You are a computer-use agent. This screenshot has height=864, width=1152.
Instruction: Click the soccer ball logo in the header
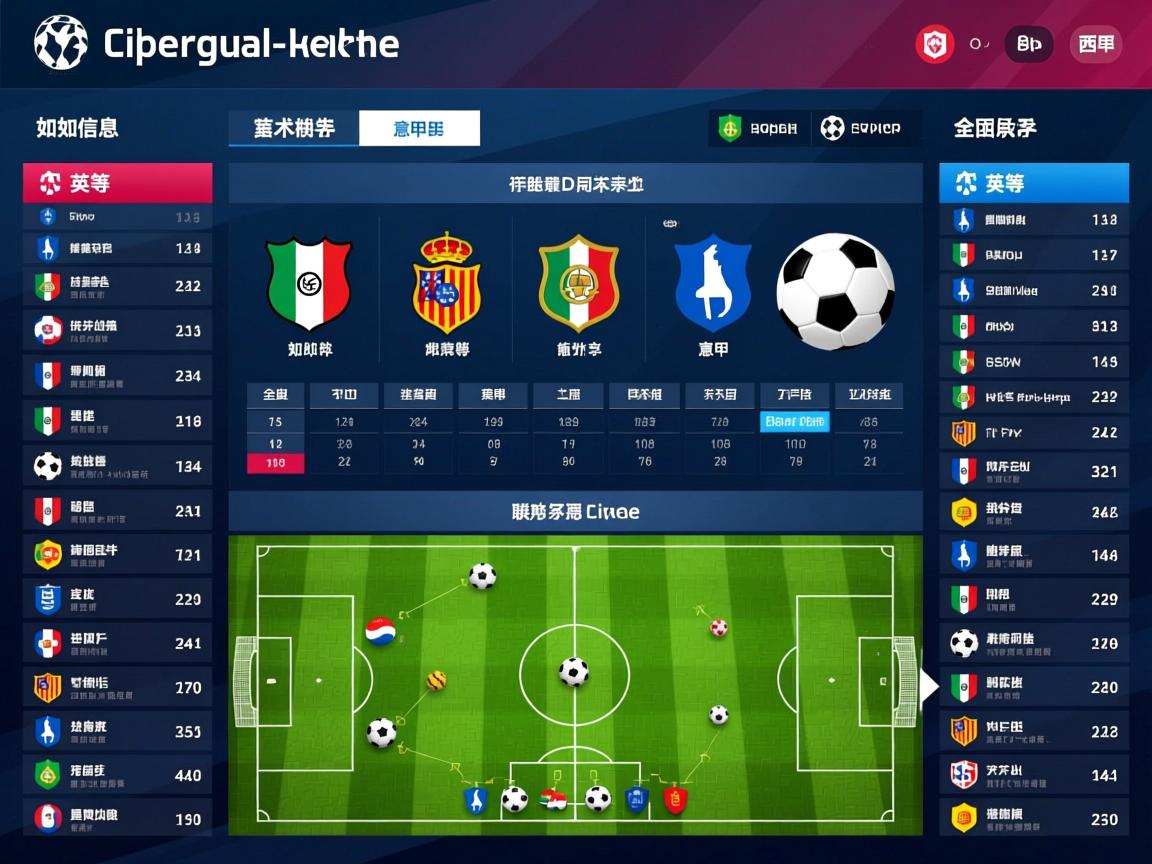[60, 43]
